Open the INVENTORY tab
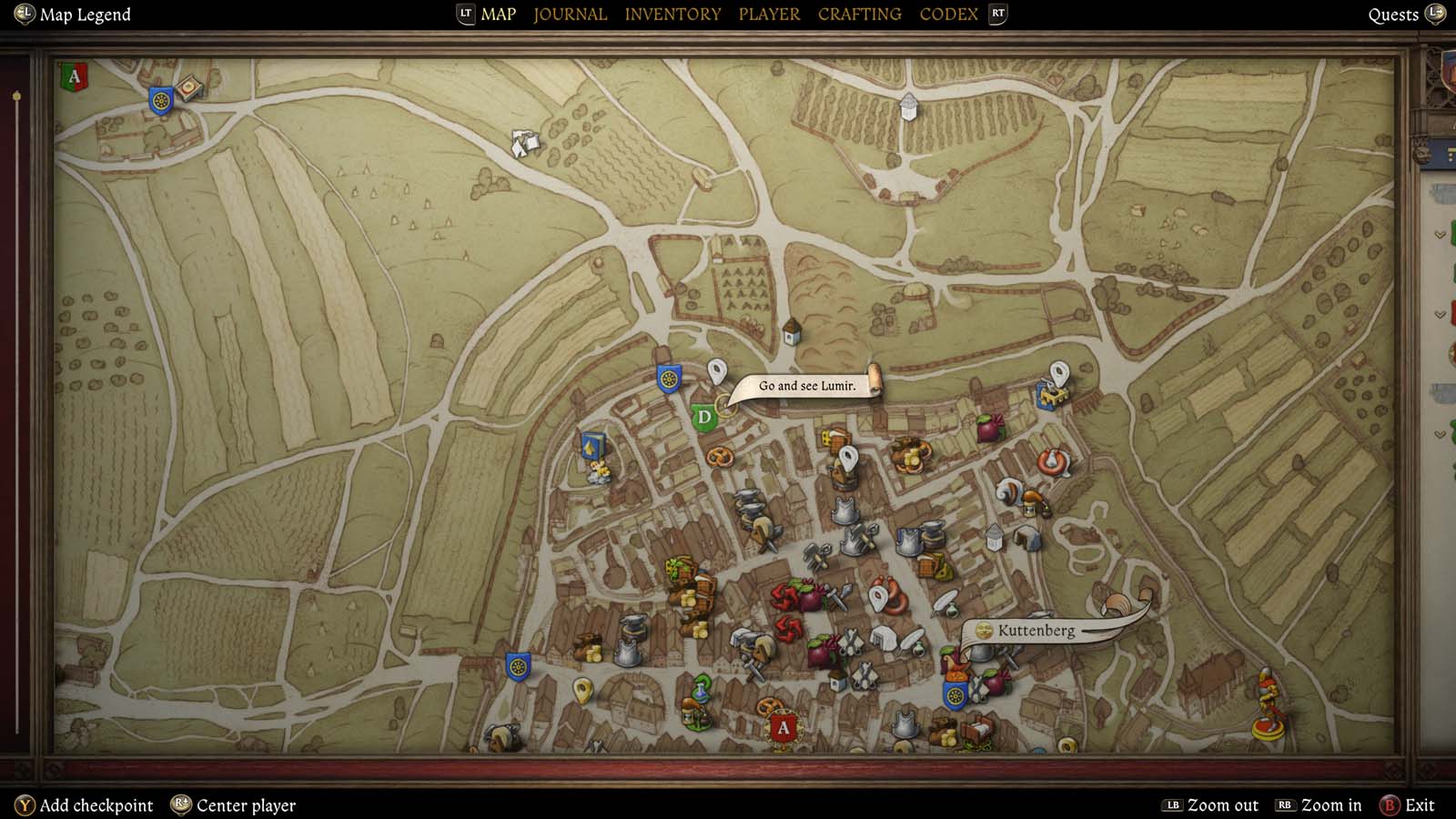 click(673, 14)
